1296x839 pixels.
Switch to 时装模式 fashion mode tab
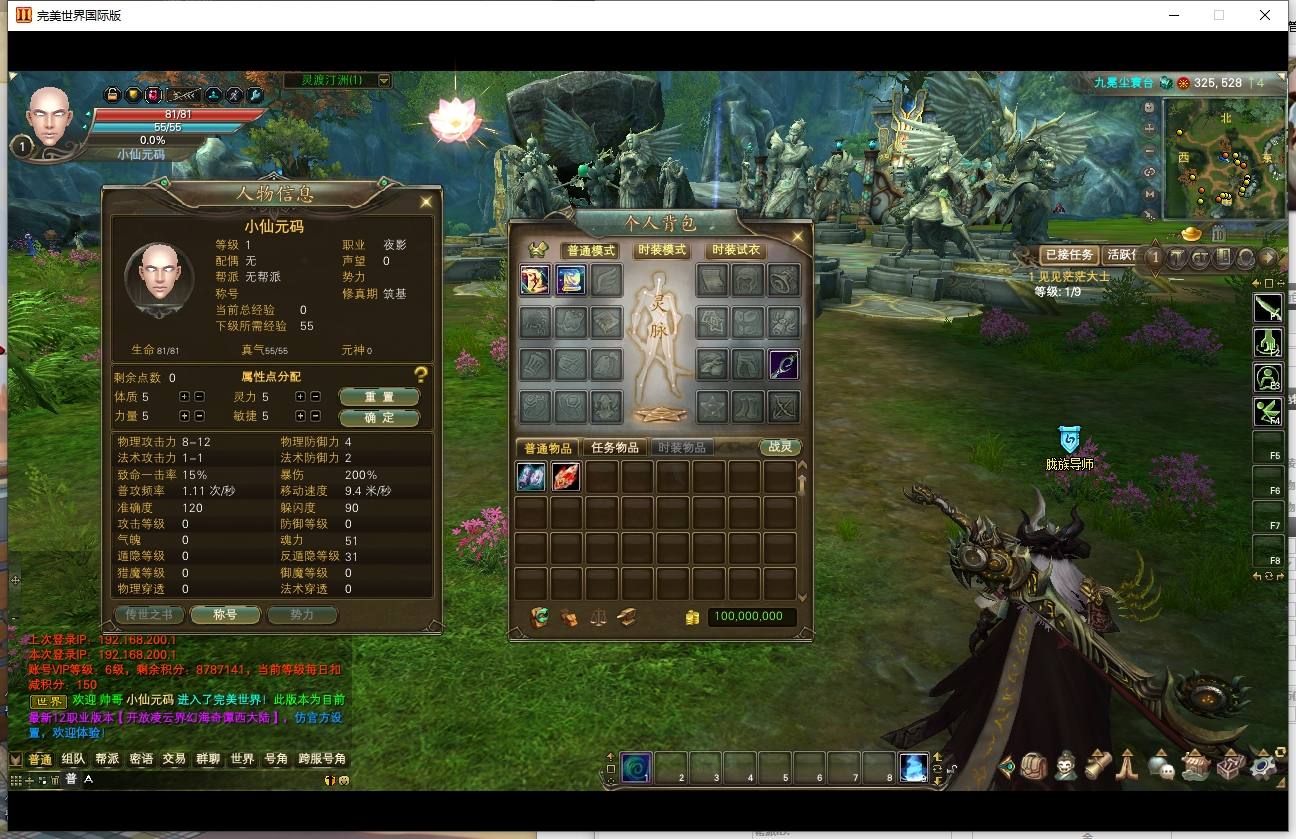click(x=662, y=250)
